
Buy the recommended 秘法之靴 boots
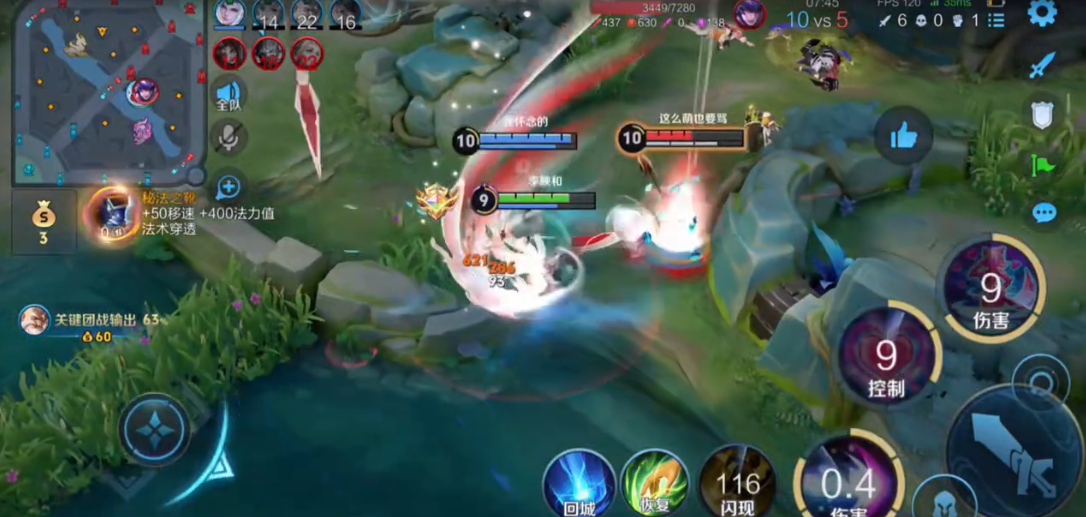(111, 213)
